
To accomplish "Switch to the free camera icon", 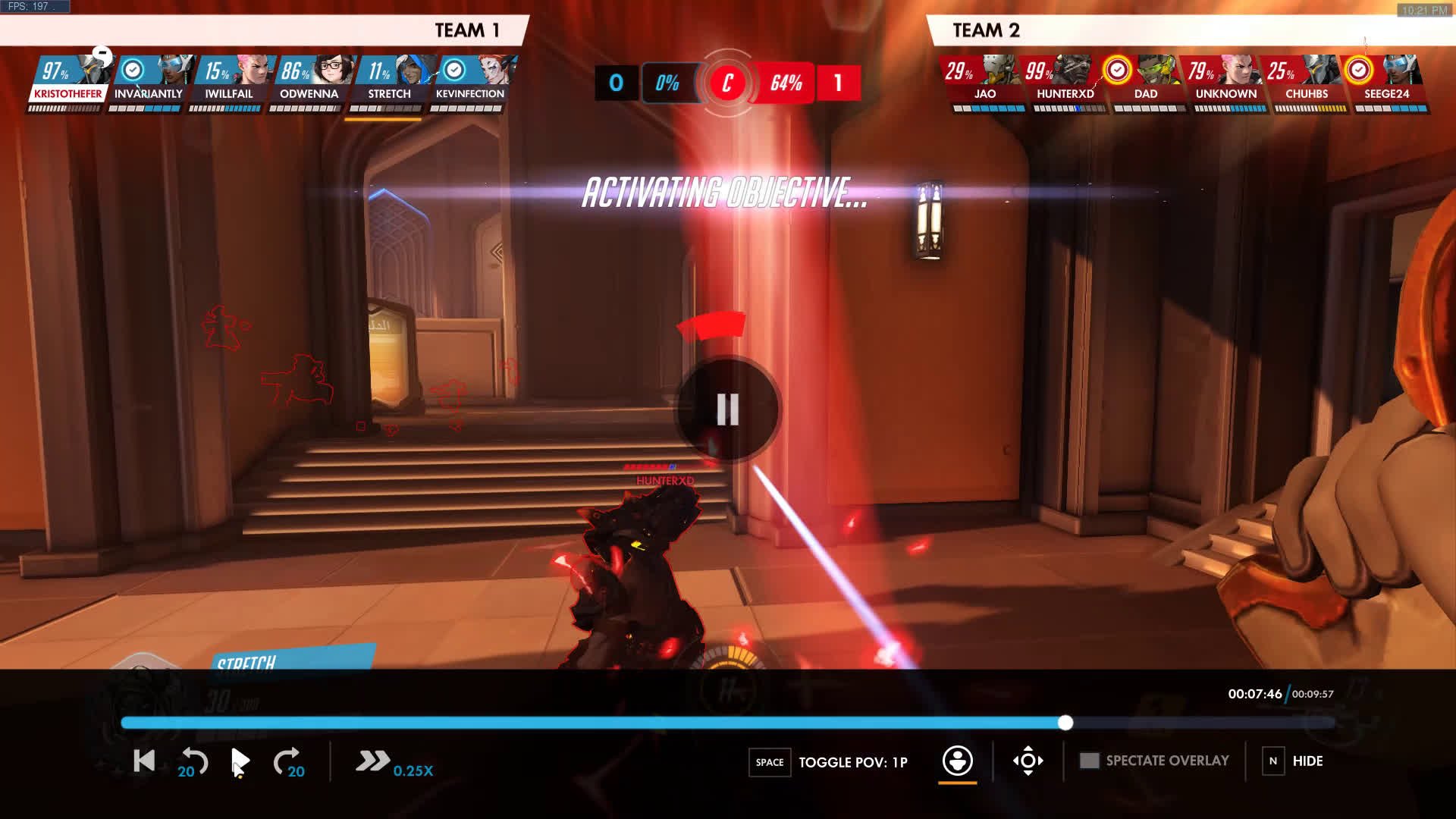I will click(x=1028, y=761).
